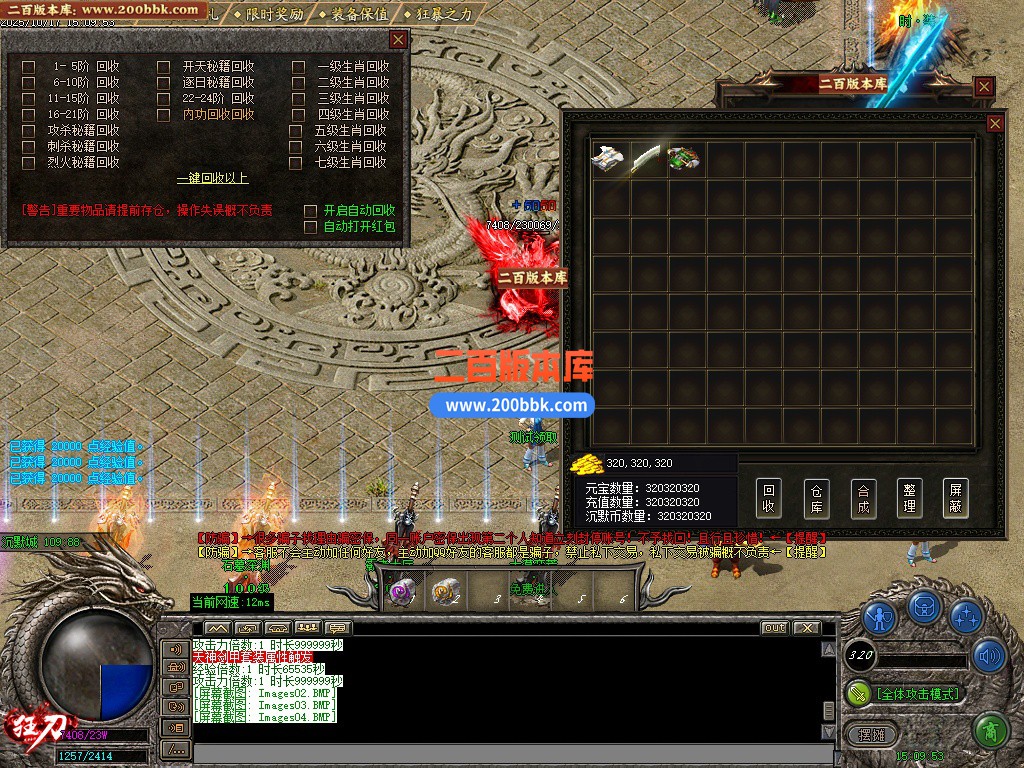Viewport: 1024px width, 768px height.
Task: Toggle 七级生肖回收 checkbox
Action: [x=296, y=162]
